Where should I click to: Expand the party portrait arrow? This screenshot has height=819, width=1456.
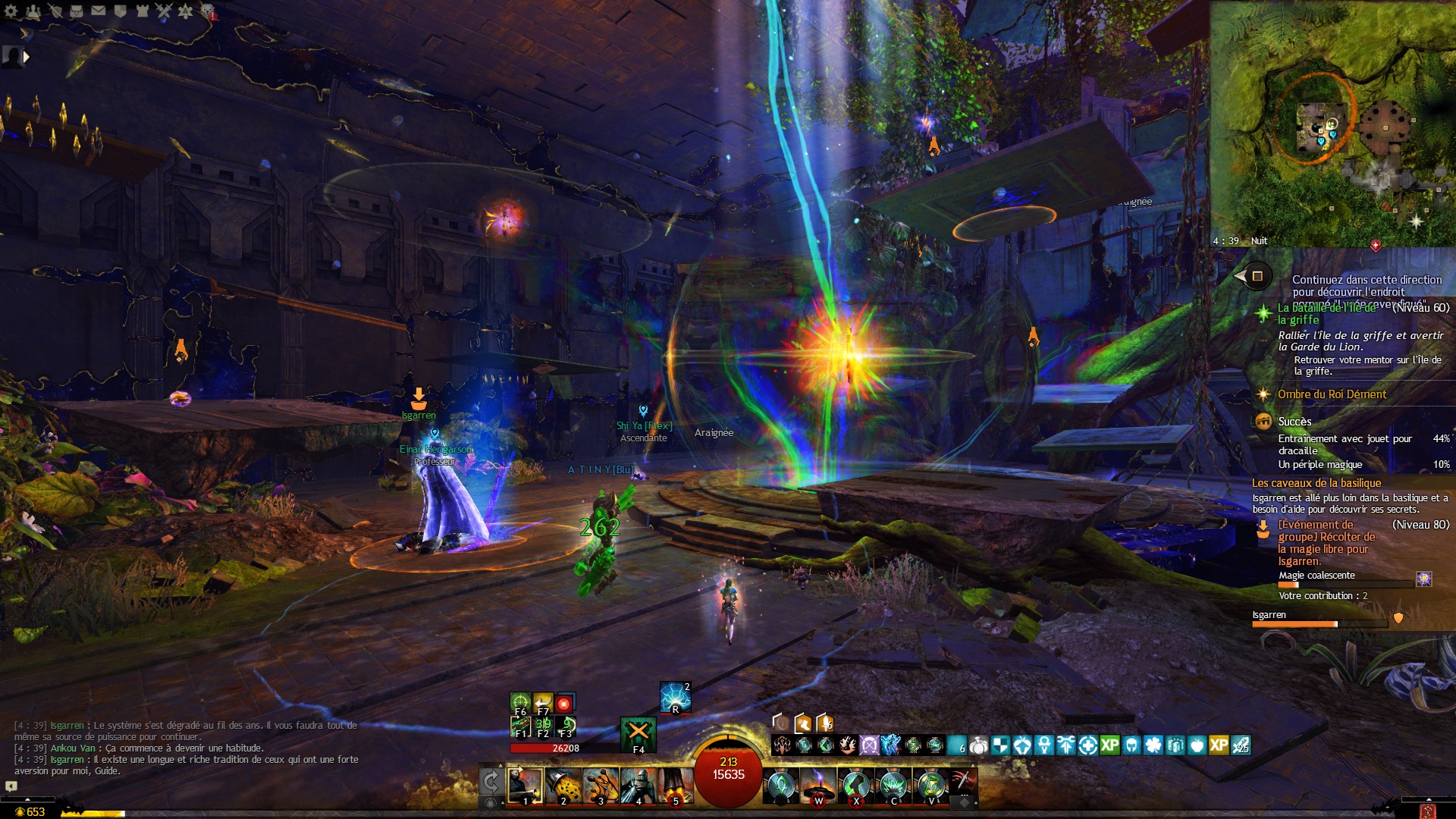(27, 57)
